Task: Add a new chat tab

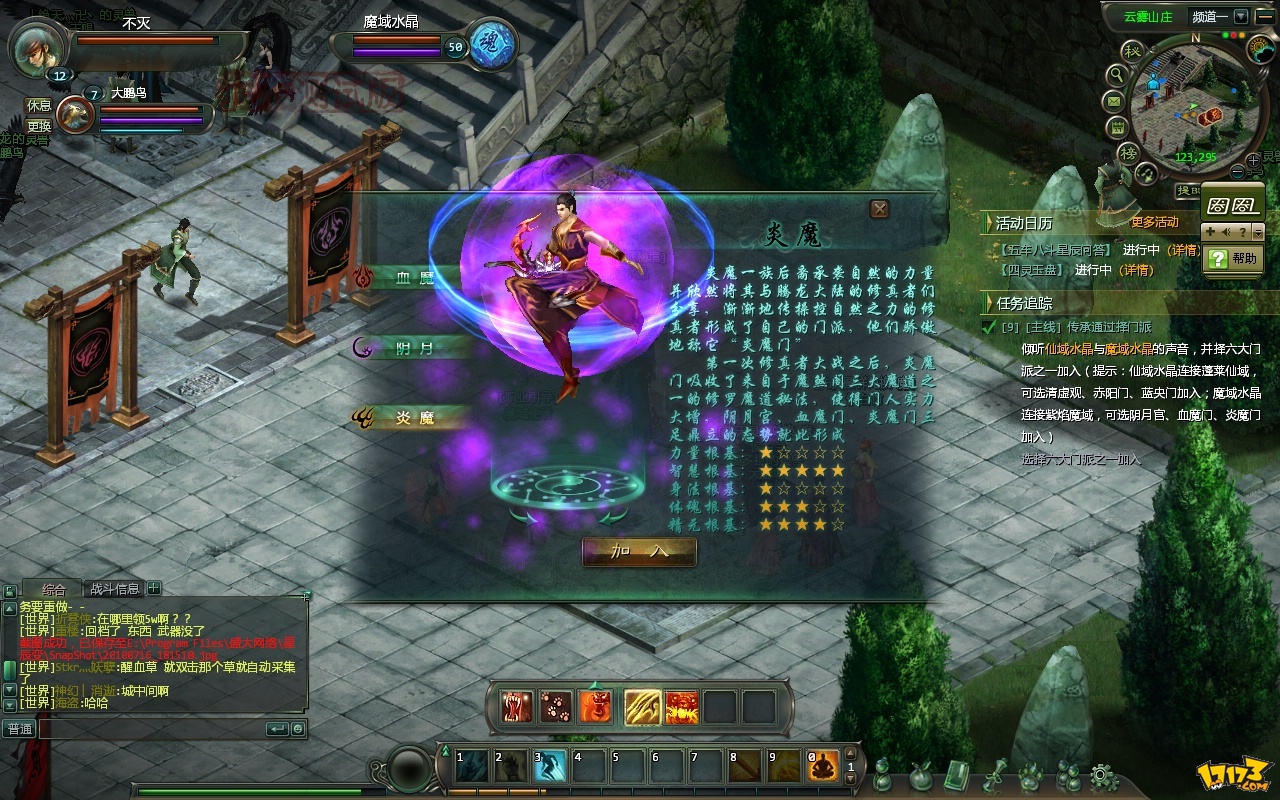Action: click(x=154, y=589)
